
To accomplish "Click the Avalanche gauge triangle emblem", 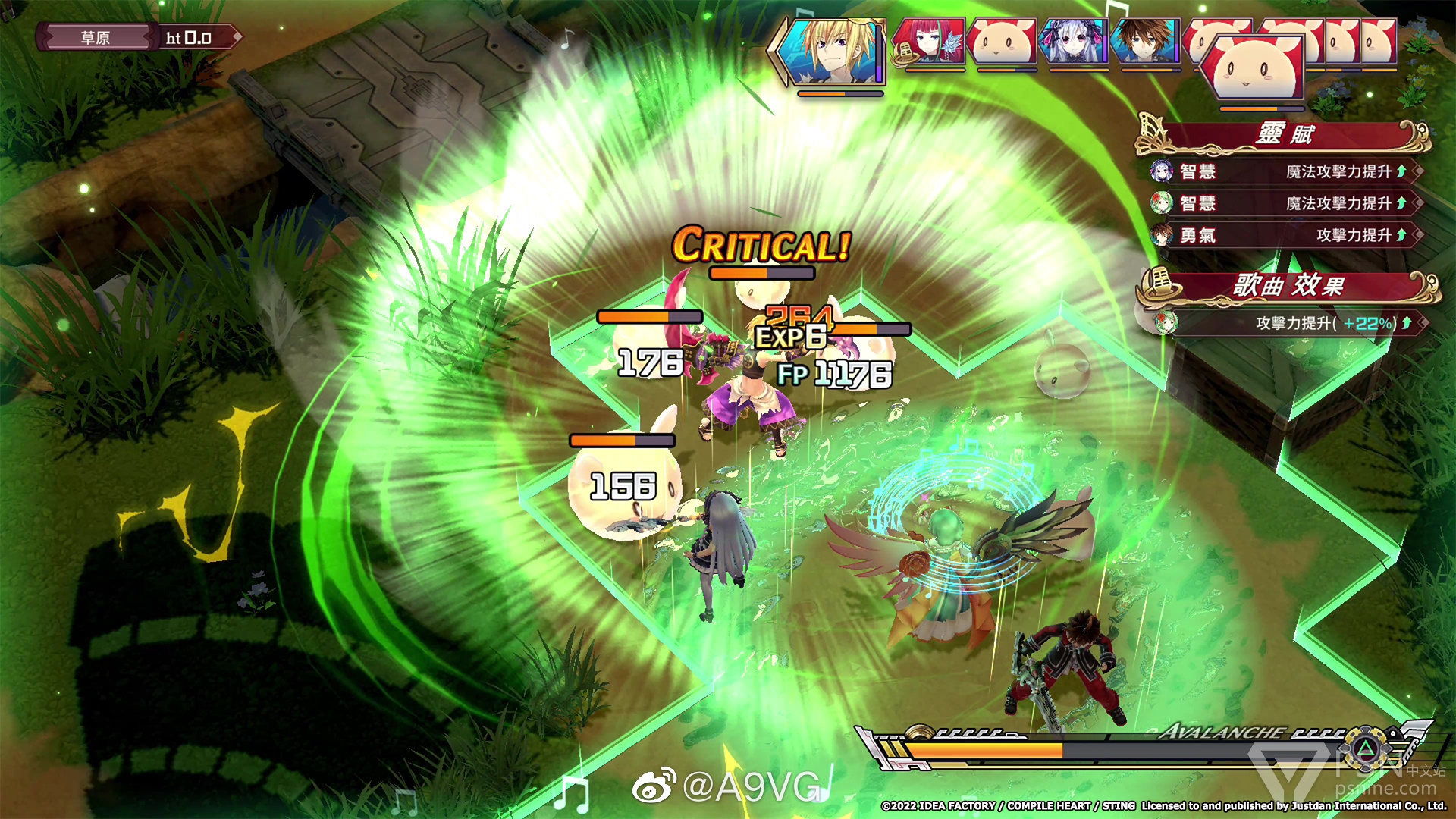I will [1364, 751].
